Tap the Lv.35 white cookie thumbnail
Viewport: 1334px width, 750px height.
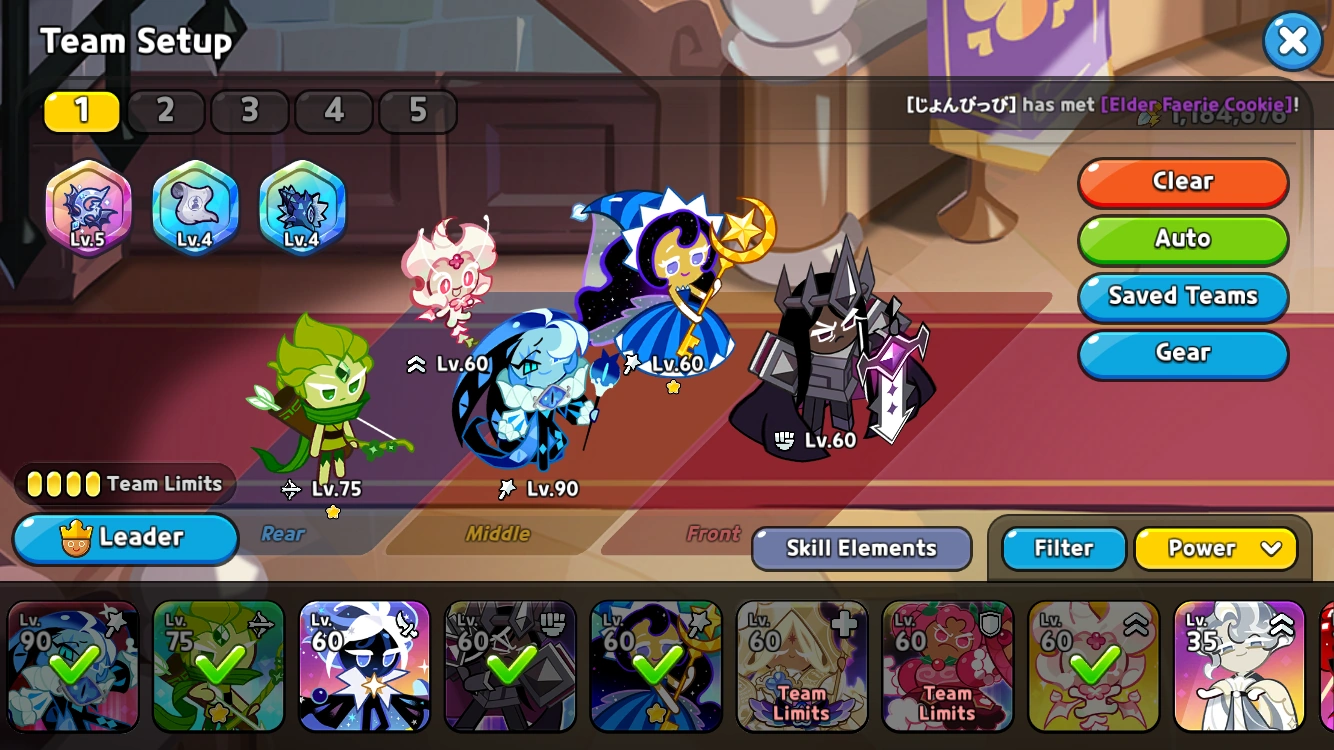point(1239,665)
